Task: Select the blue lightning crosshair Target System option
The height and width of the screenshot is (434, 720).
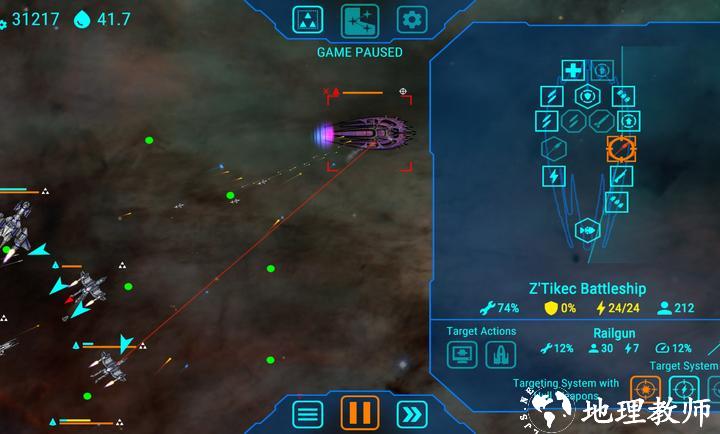Action: (x=683, y=388)
